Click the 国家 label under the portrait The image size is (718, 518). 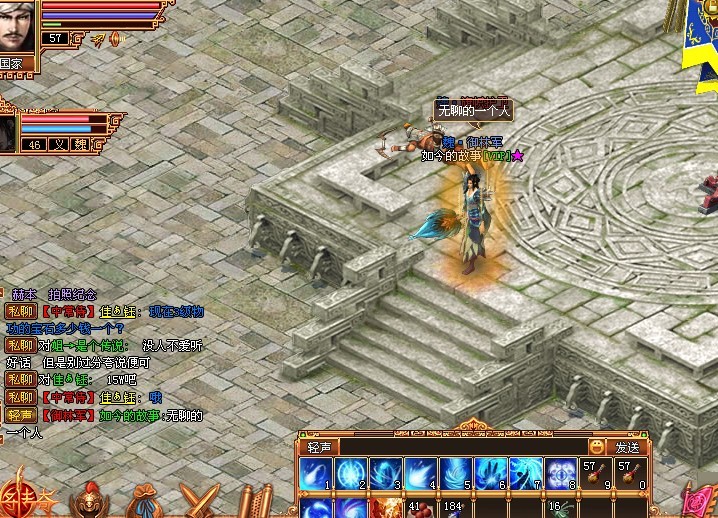[x=12, y=62]
